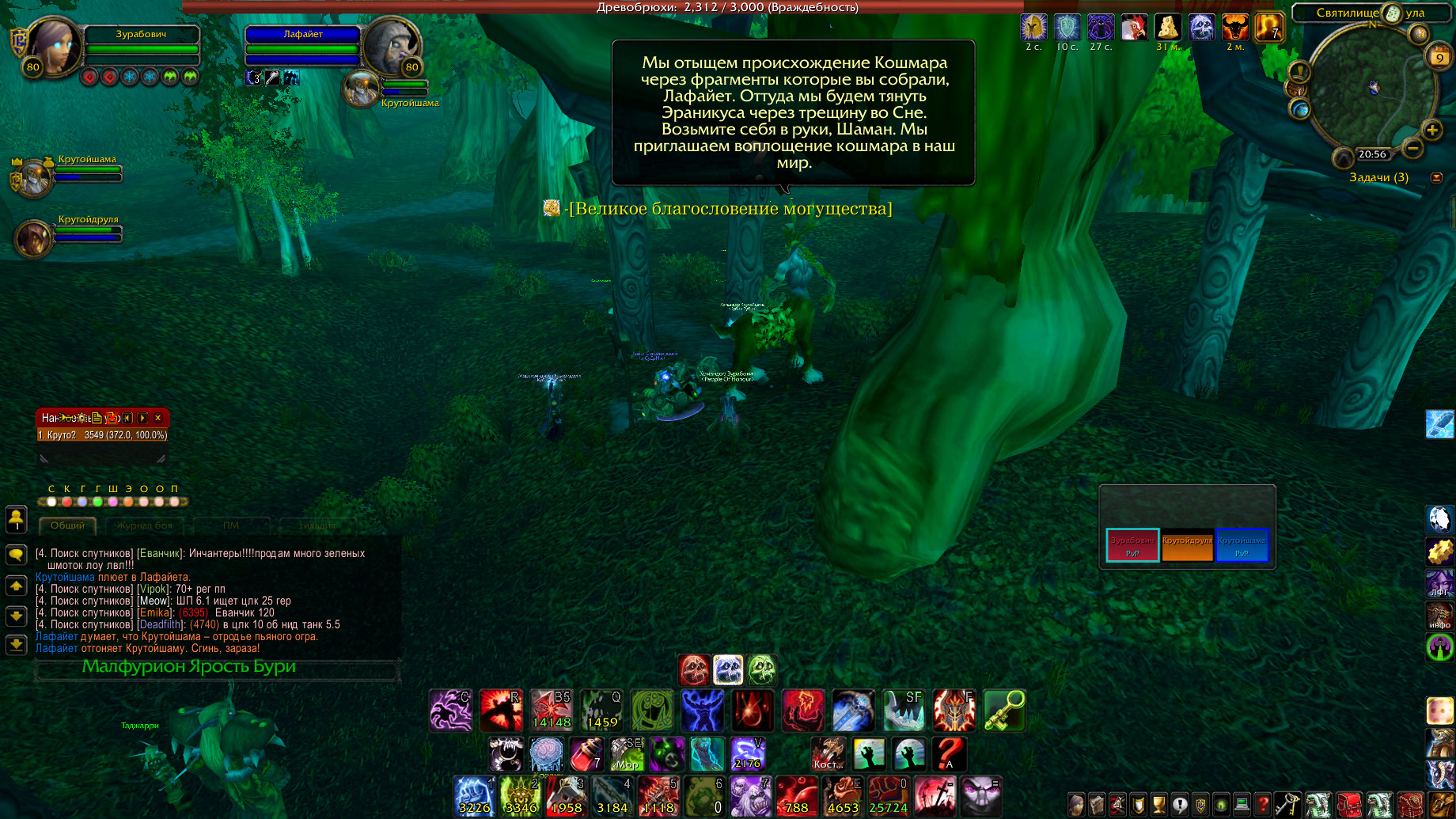Collapse the Задачи objectives tracker
The height and width of the screenshot is (819, 1456).
pyautogui.click(x=1437, y=177)
